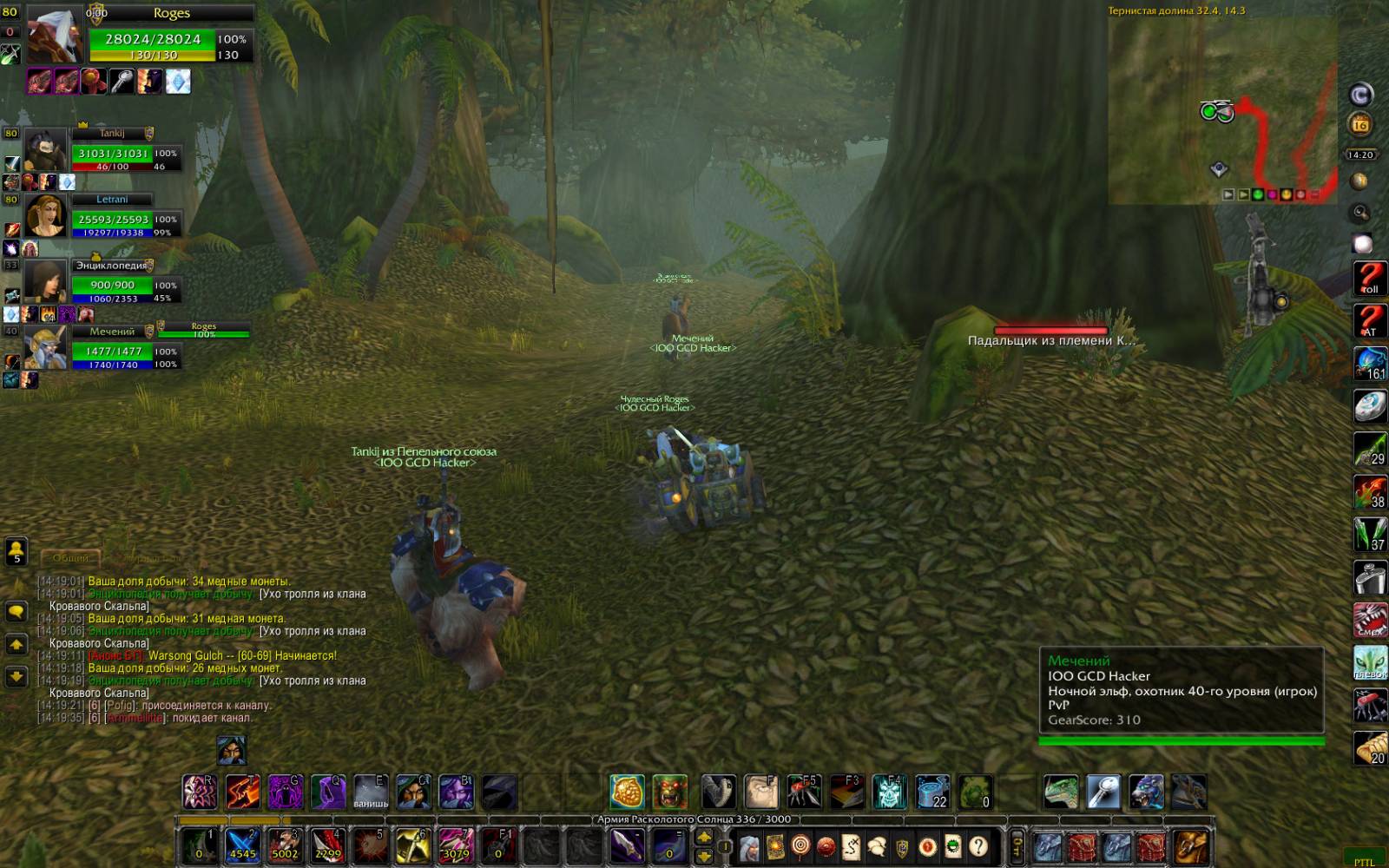Open the calendar button showing 16
Image resolution: width=1389 pixels, height=868 pixels.
(1360, 125)
